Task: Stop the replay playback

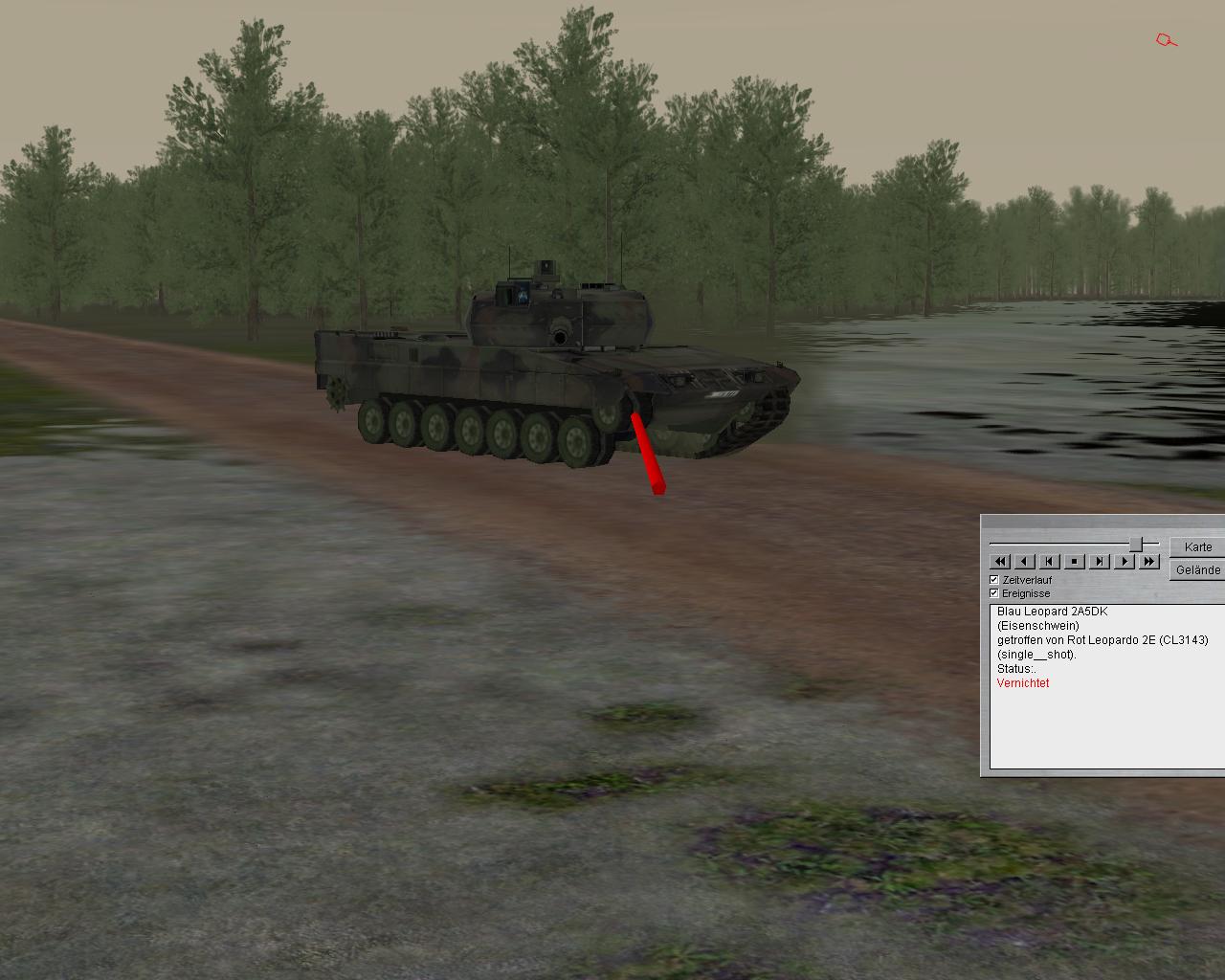Action: (x=1075, y=562)
